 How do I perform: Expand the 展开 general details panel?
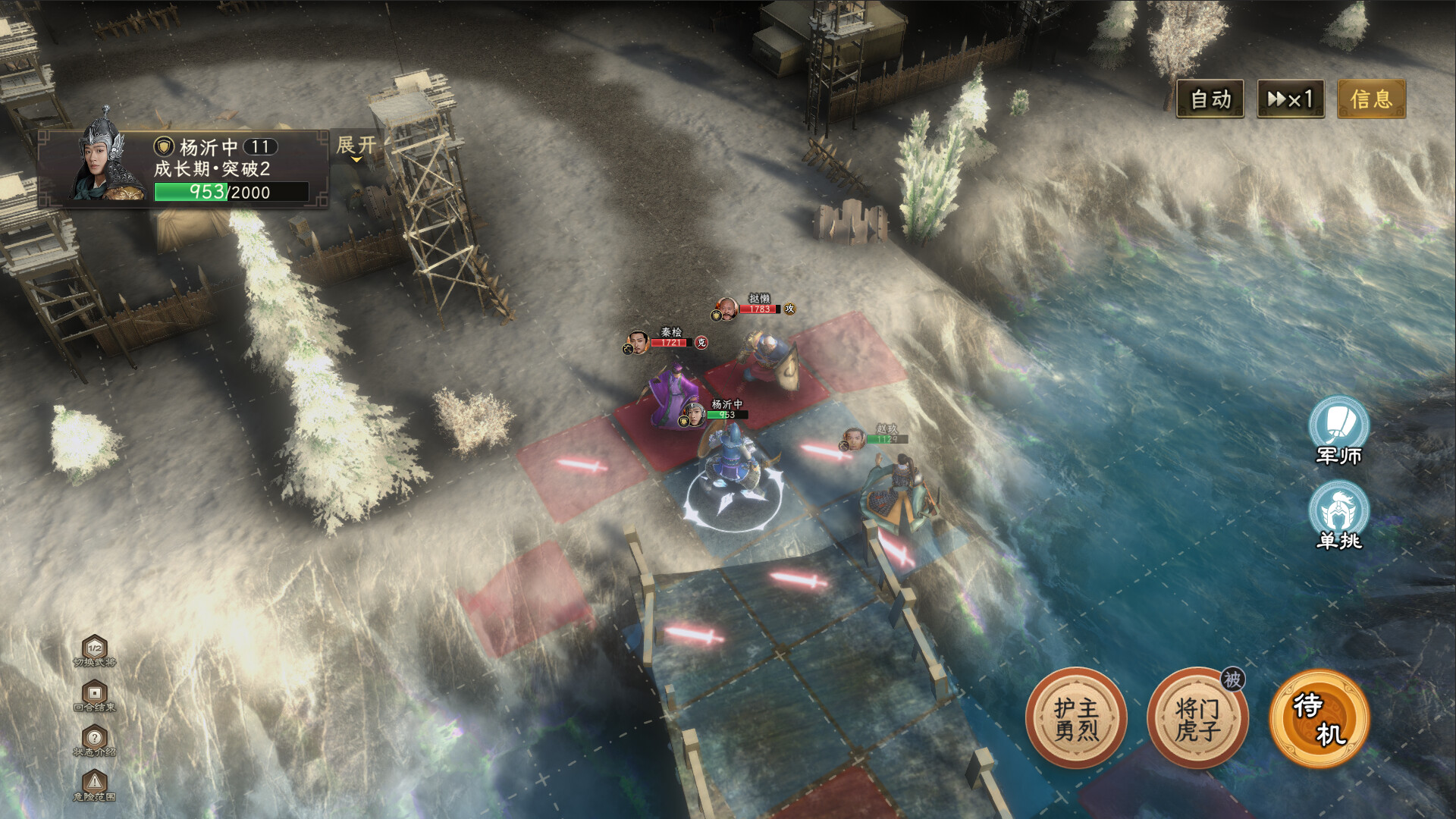(356, 146)
